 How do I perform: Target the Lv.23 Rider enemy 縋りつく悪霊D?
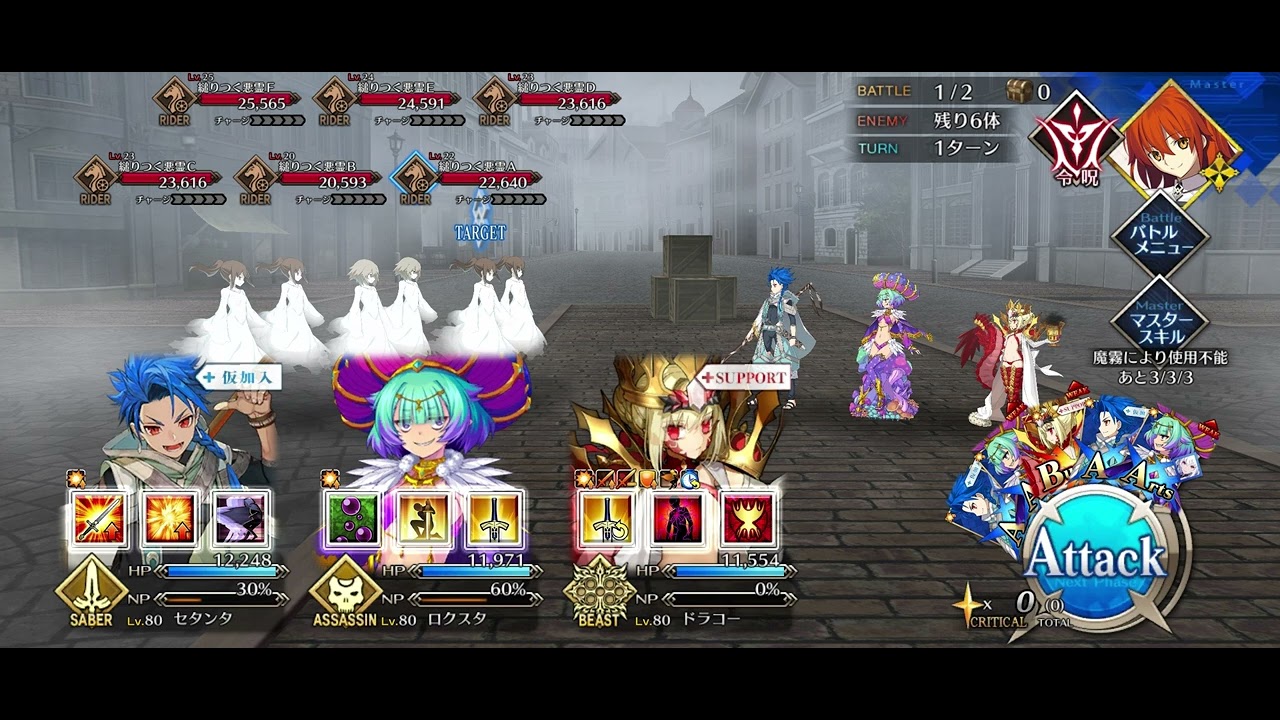pos(550,103)
